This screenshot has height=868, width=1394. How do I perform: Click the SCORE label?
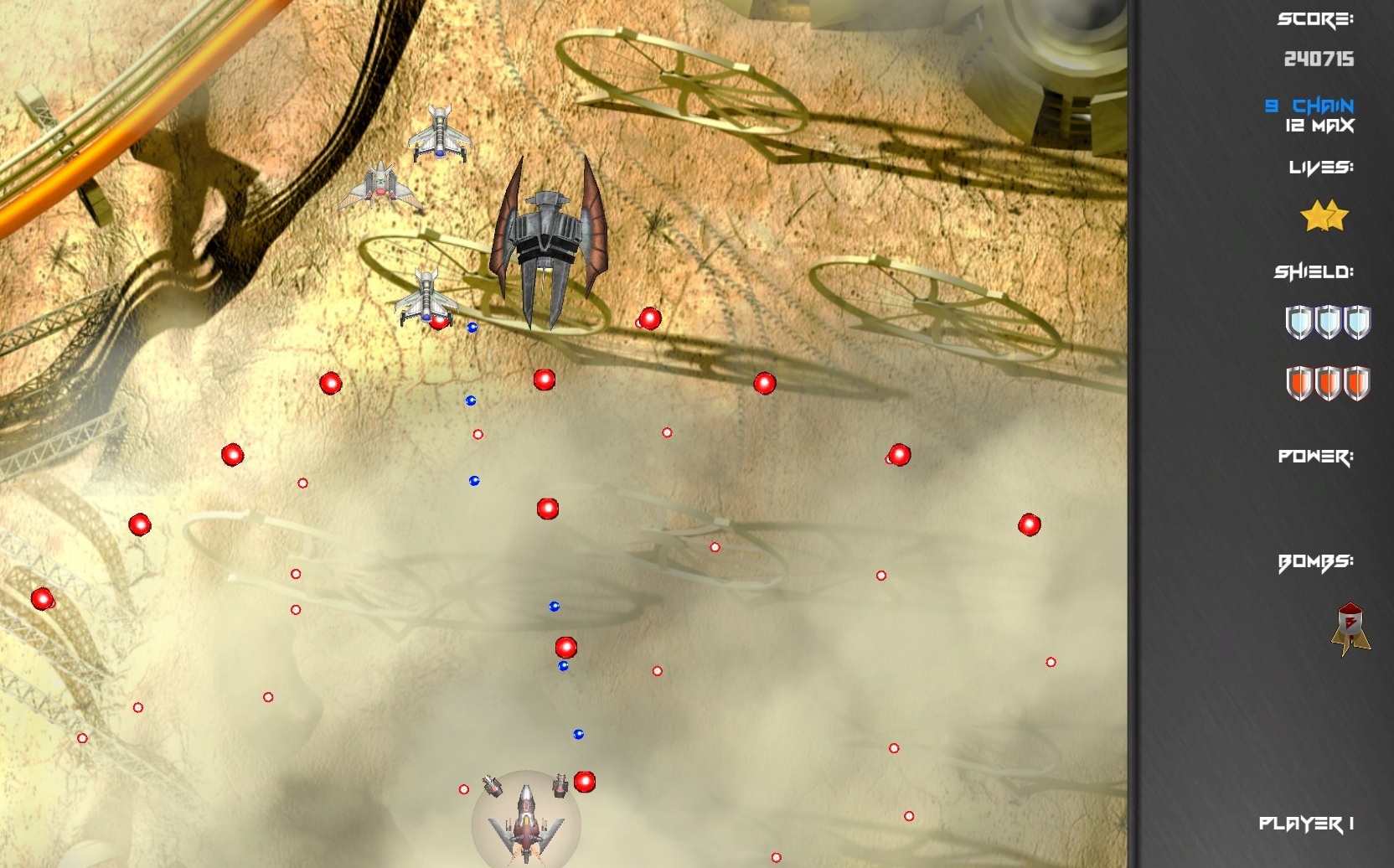[1315, 18]
